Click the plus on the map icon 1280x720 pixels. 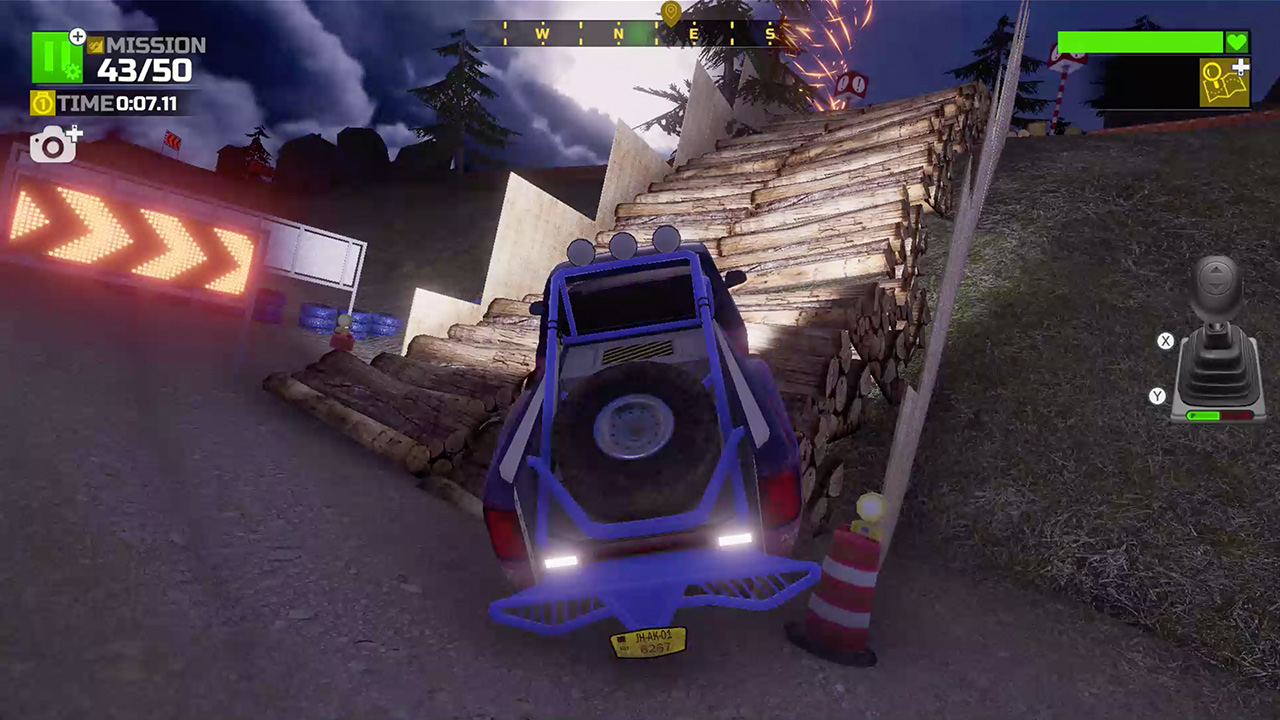tap(1240, 67)
